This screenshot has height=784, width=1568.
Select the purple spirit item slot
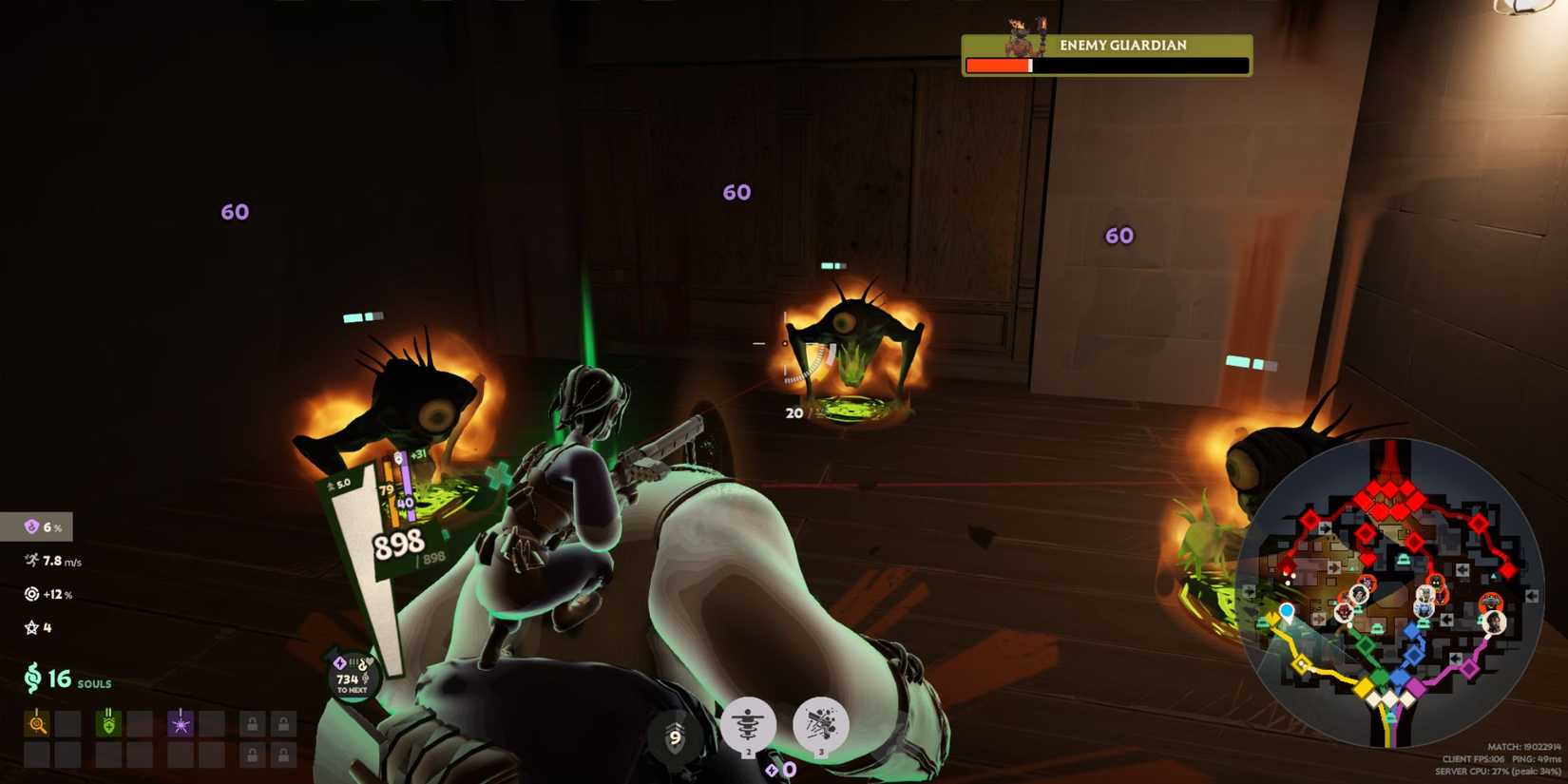coord(179,722)
